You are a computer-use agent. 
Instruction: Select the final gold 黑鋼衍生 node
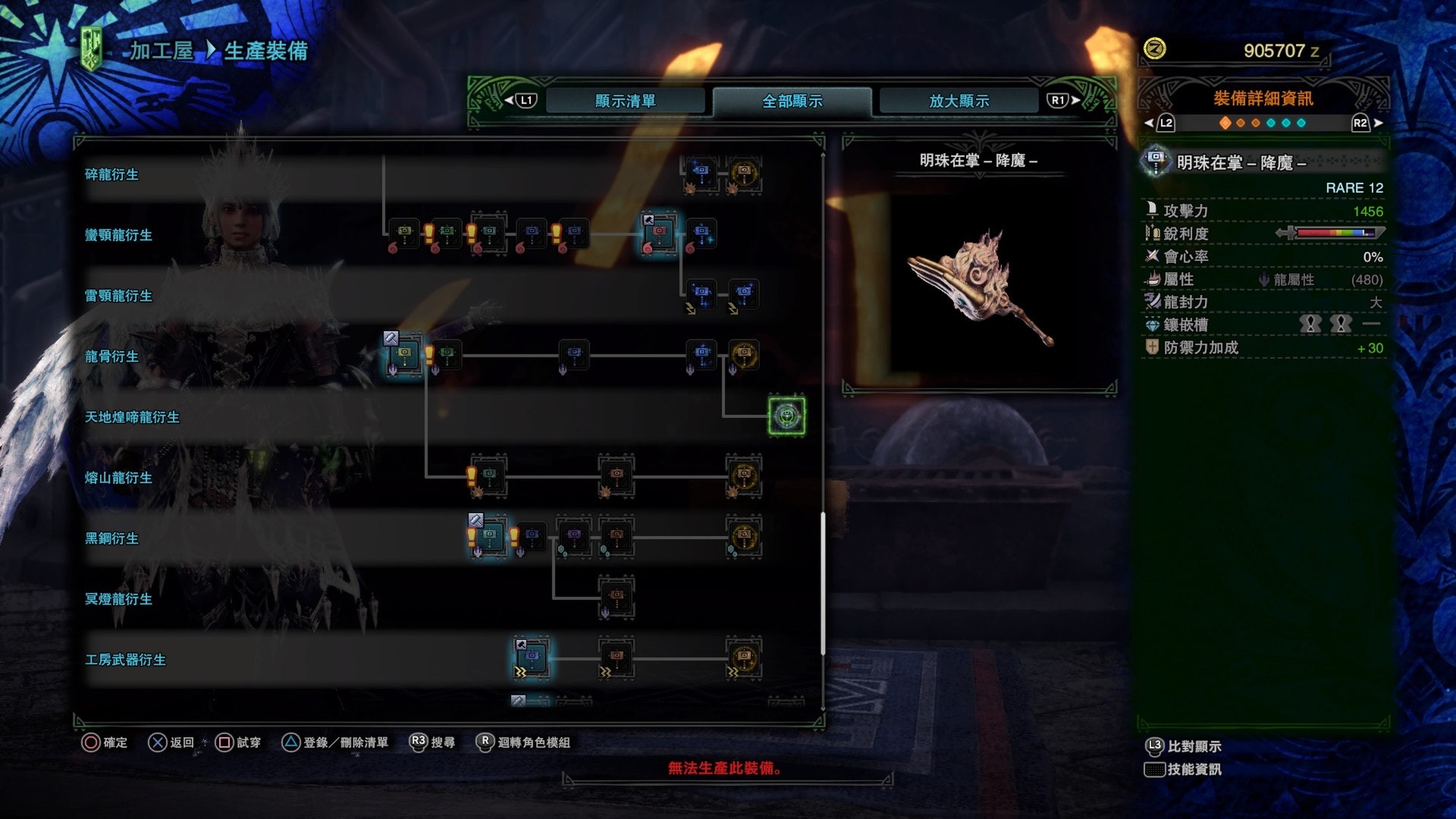pyautogui.click(x=744, y=536)
